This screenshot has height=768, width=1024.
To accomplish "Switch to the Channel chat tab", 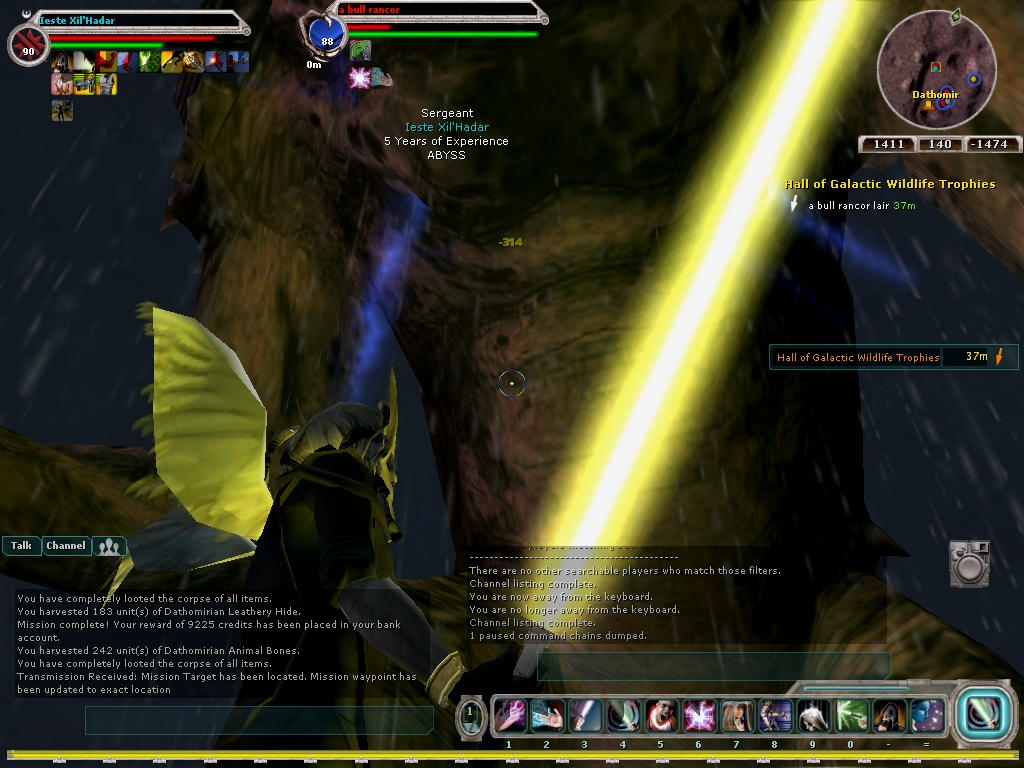I will click(x=66, y=546).
